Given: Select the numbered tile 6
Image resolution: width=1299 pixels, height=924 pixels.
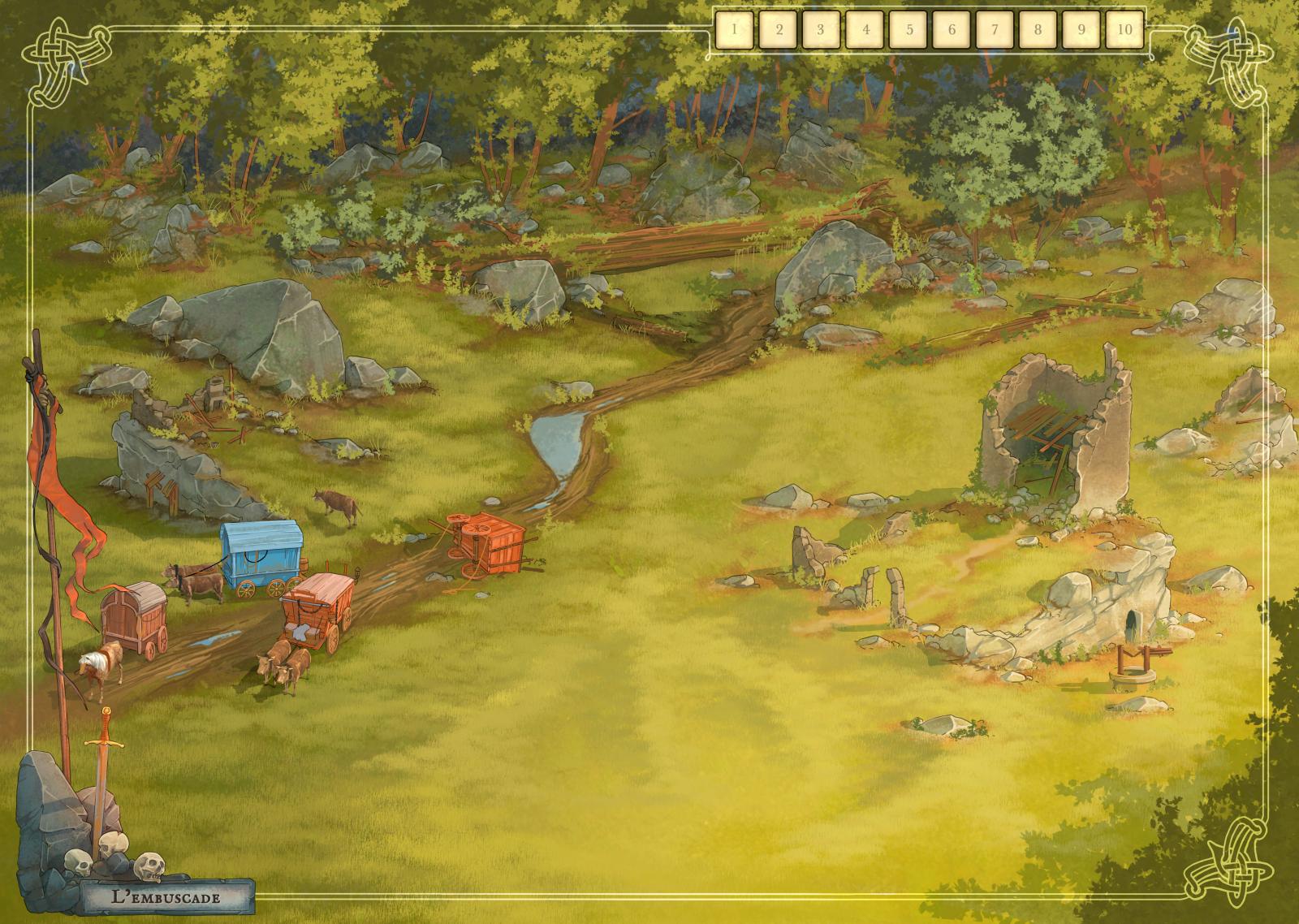Looking at the screenshot, I should coord(952,30).
